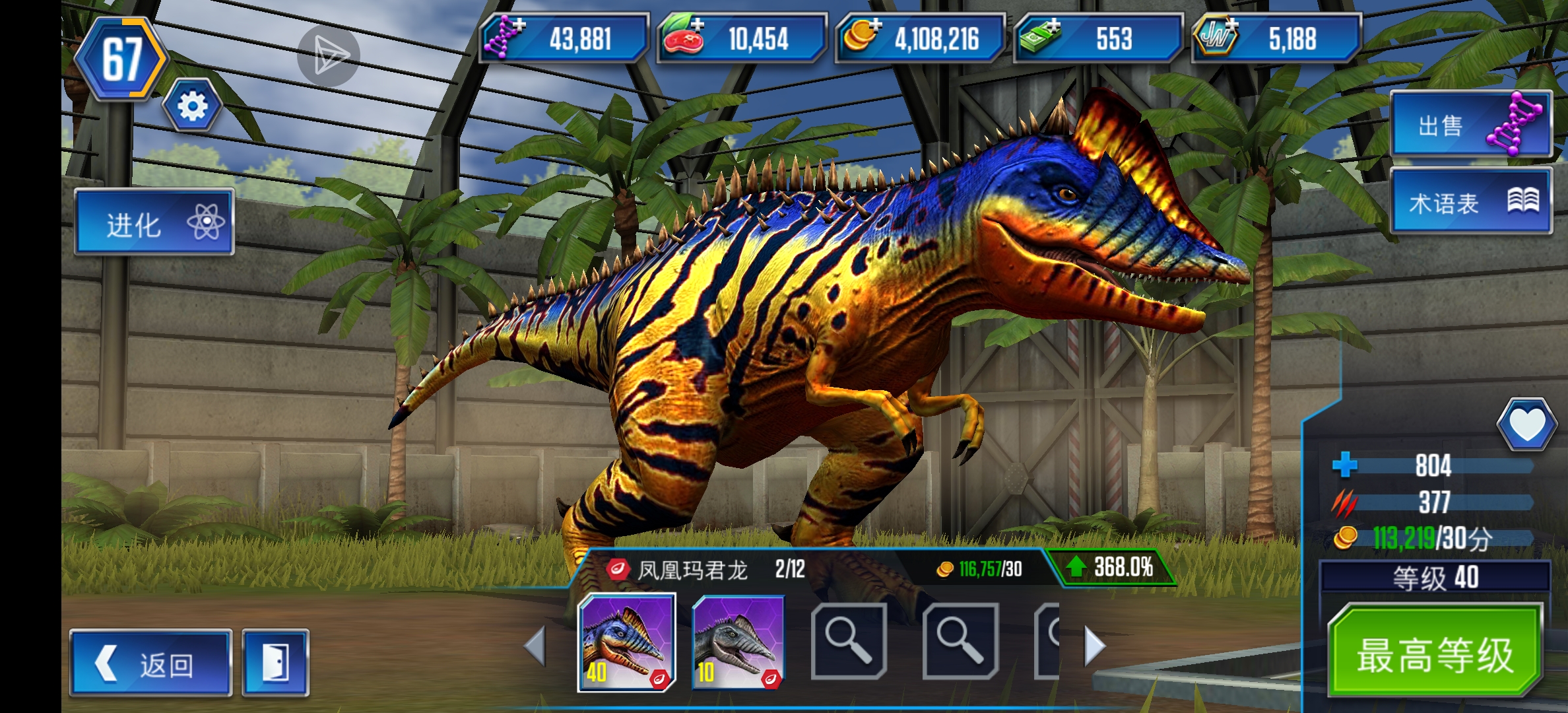Show next dinosaurs with right arrow

tap(1094, 646)
